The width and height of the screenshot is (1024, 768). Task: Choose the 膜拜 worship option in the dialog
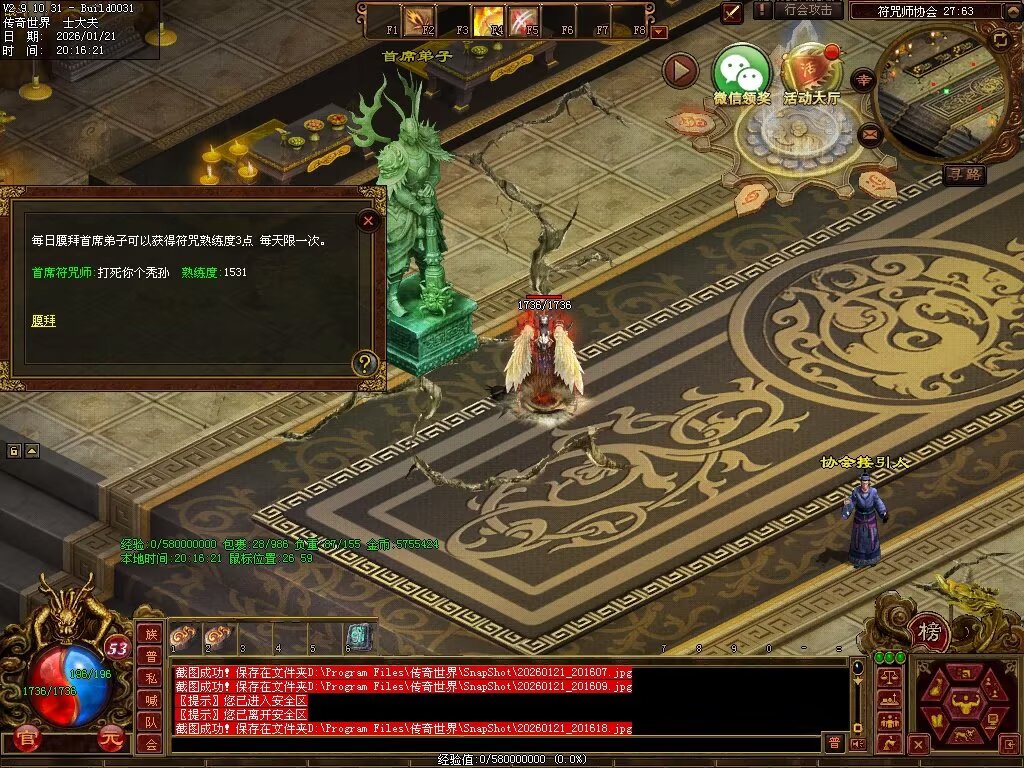[44, 321]
